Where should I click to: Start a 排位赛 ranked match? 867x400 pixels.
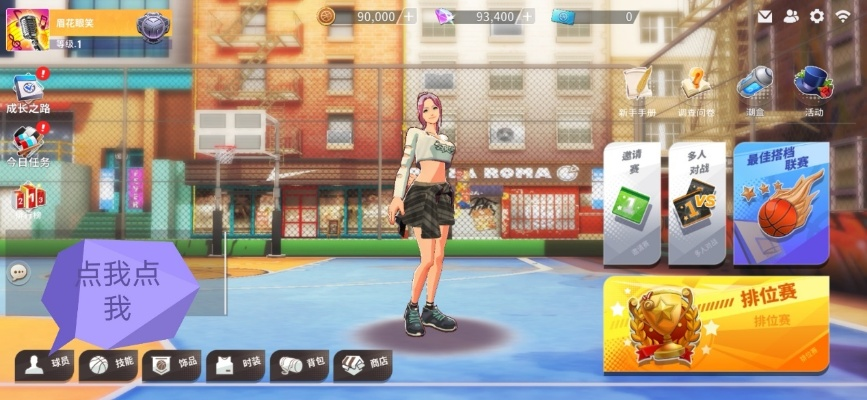[x=715, y=322]
